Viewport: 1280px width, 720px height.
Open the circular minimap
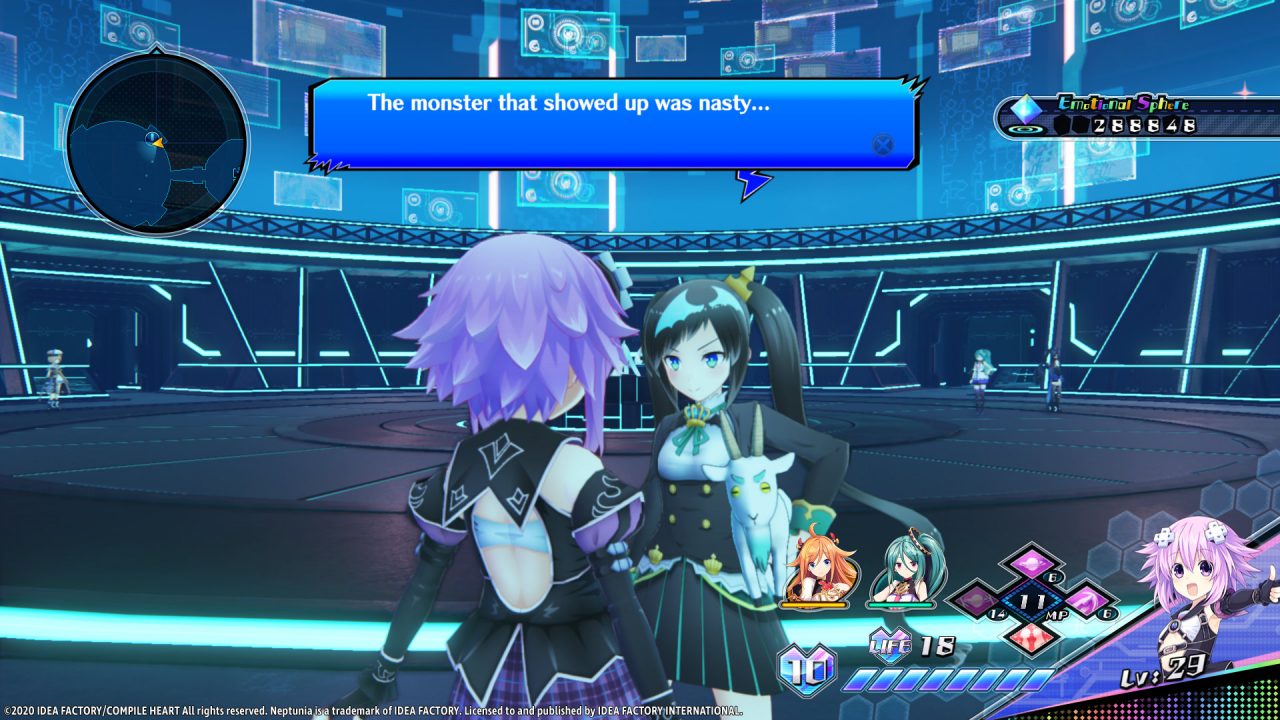coord(156,142)
